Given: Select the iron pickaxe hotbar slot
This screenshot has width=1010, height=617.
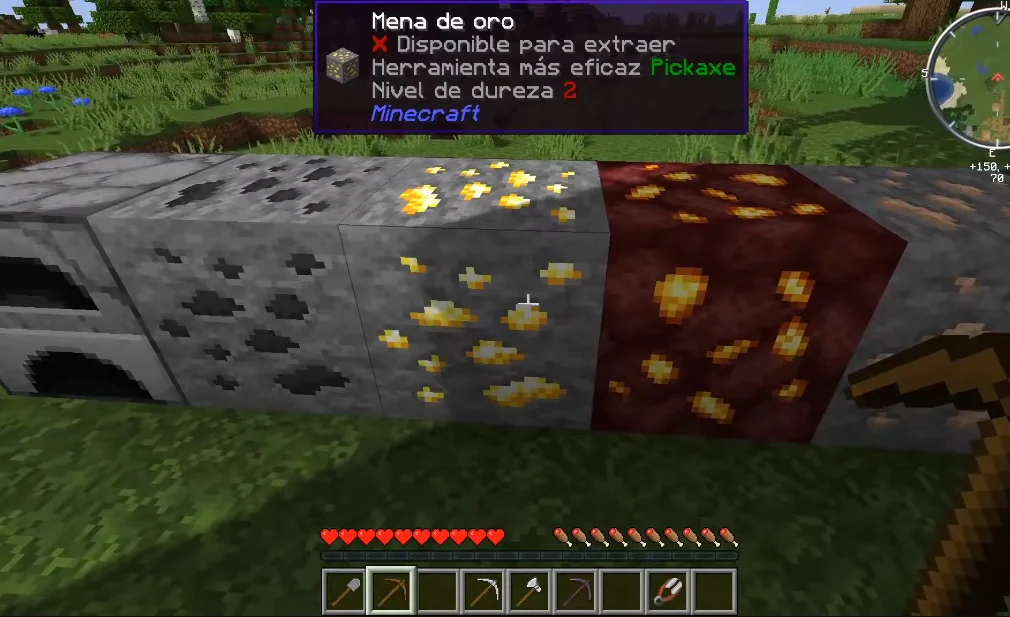Looking at the screenshot, I should coord(482,591).
